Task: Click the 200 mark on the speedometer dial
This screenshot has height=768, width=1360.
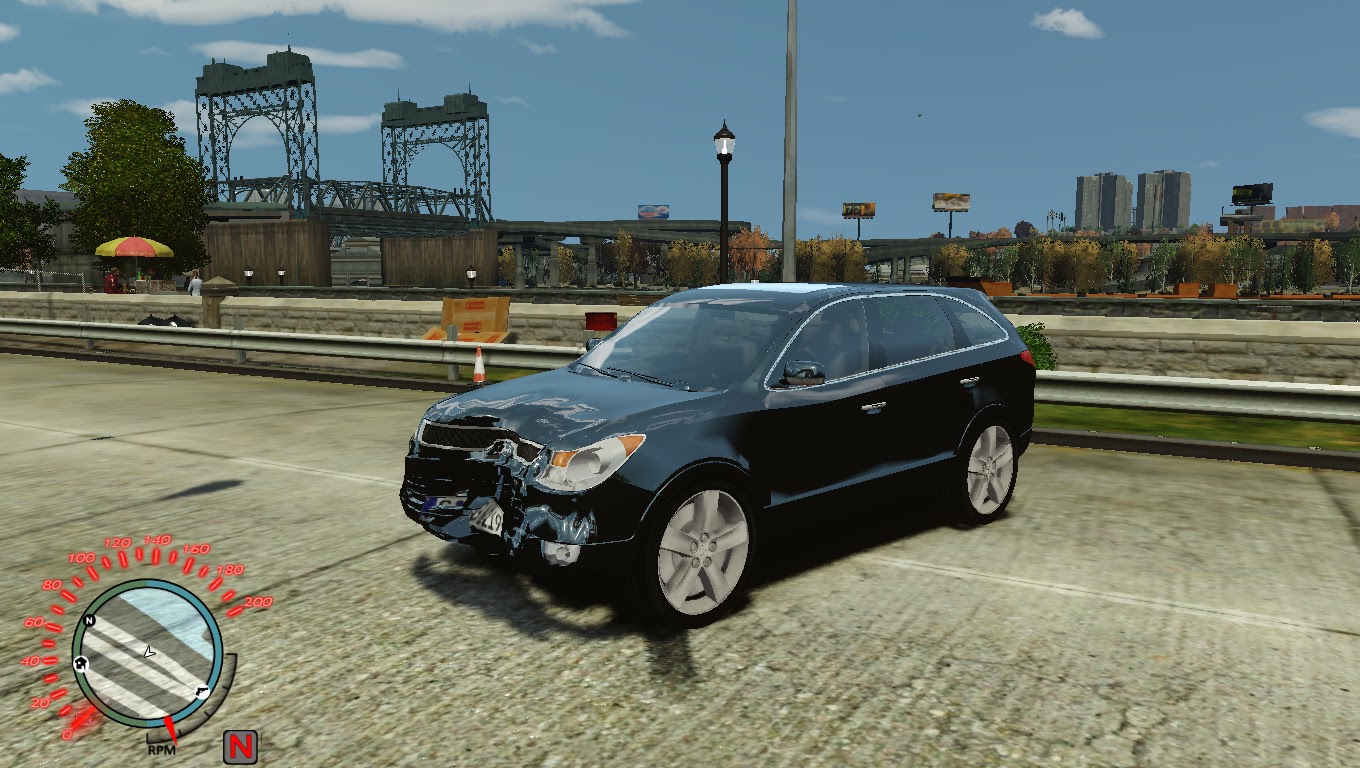Action: click(256, 602)
